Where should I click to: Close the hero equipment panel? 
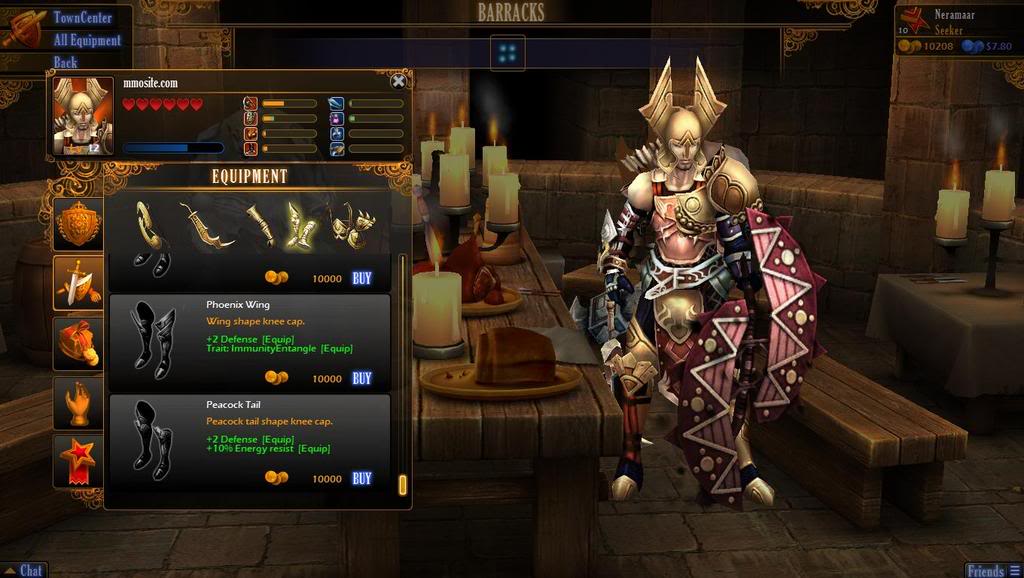click(398, 82)
